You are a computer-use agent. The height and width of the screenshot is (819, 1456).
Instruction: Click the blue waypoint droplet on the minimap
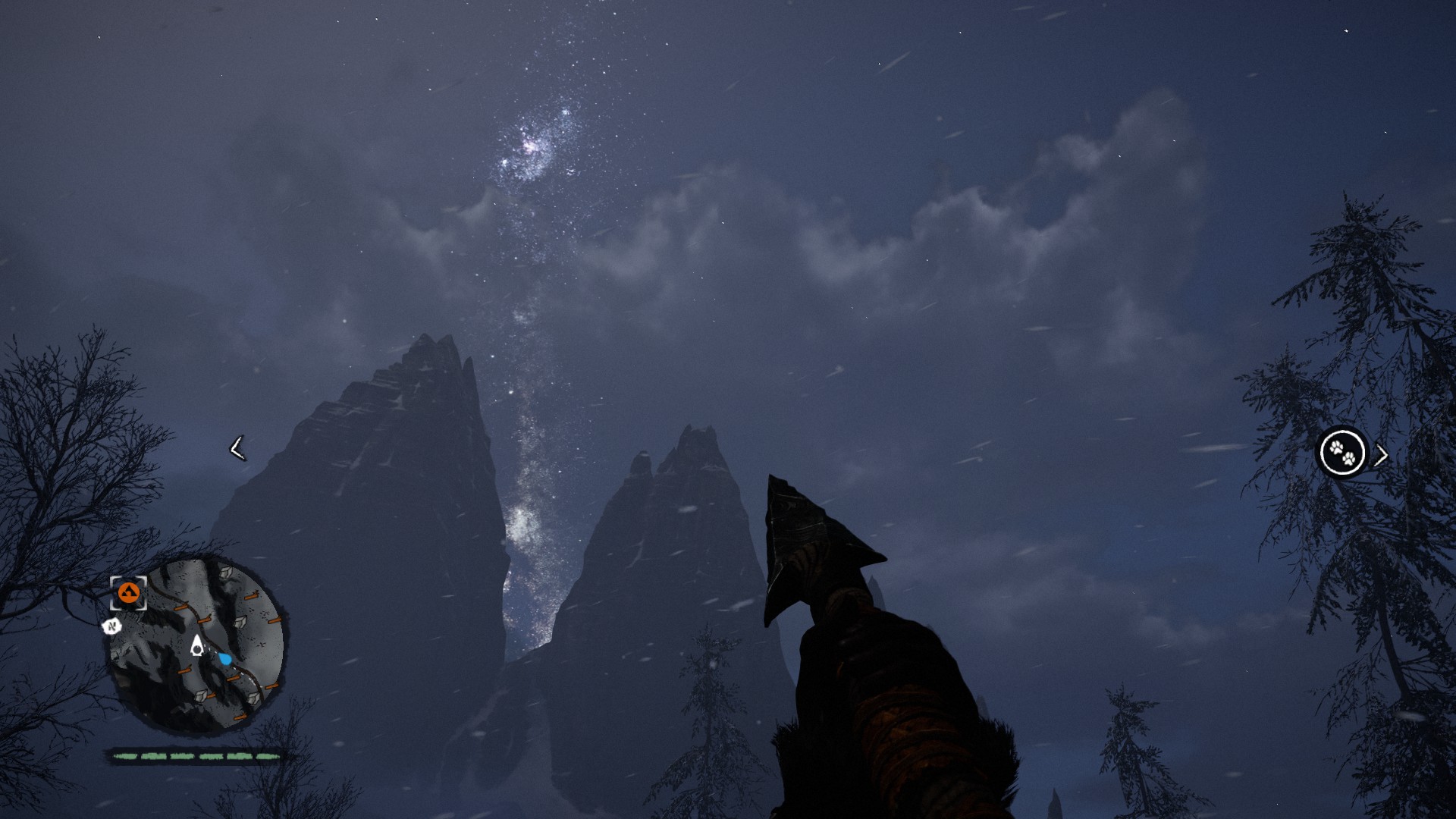coord(225,658)
